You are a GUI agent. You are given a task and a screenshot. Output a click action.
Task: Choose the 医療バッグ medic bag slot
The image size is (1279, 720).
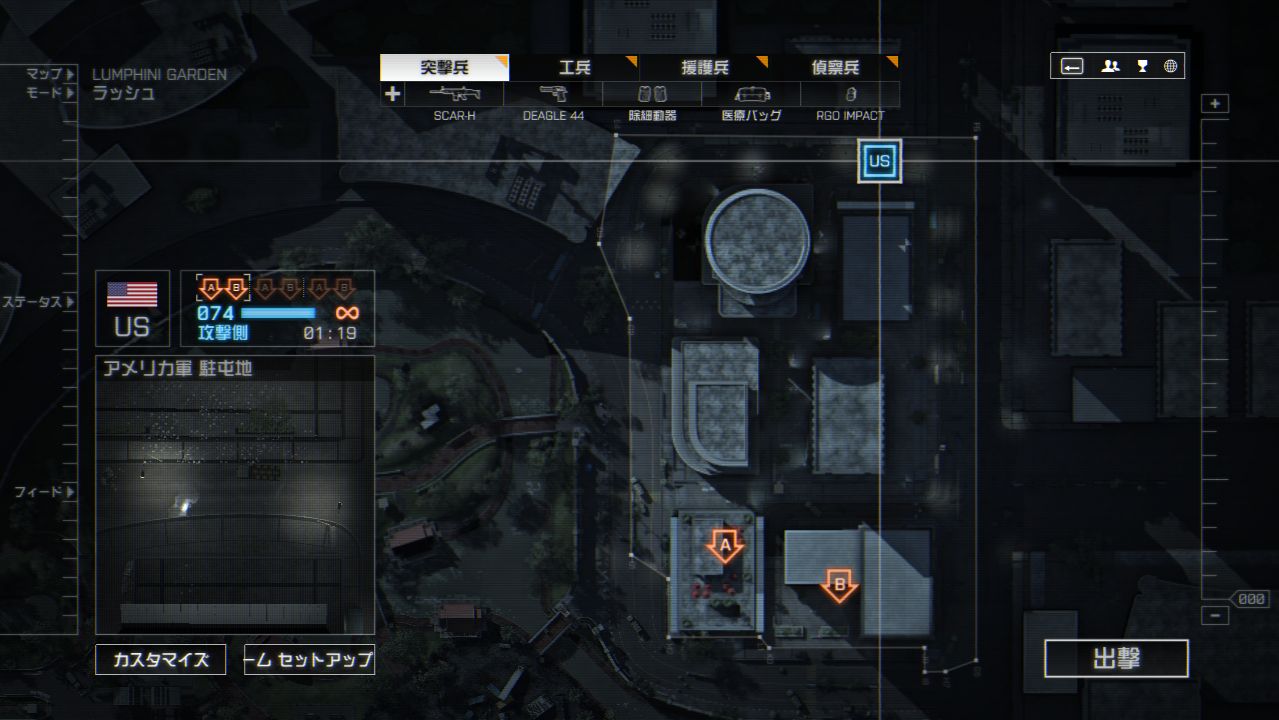tap(751, 95)
